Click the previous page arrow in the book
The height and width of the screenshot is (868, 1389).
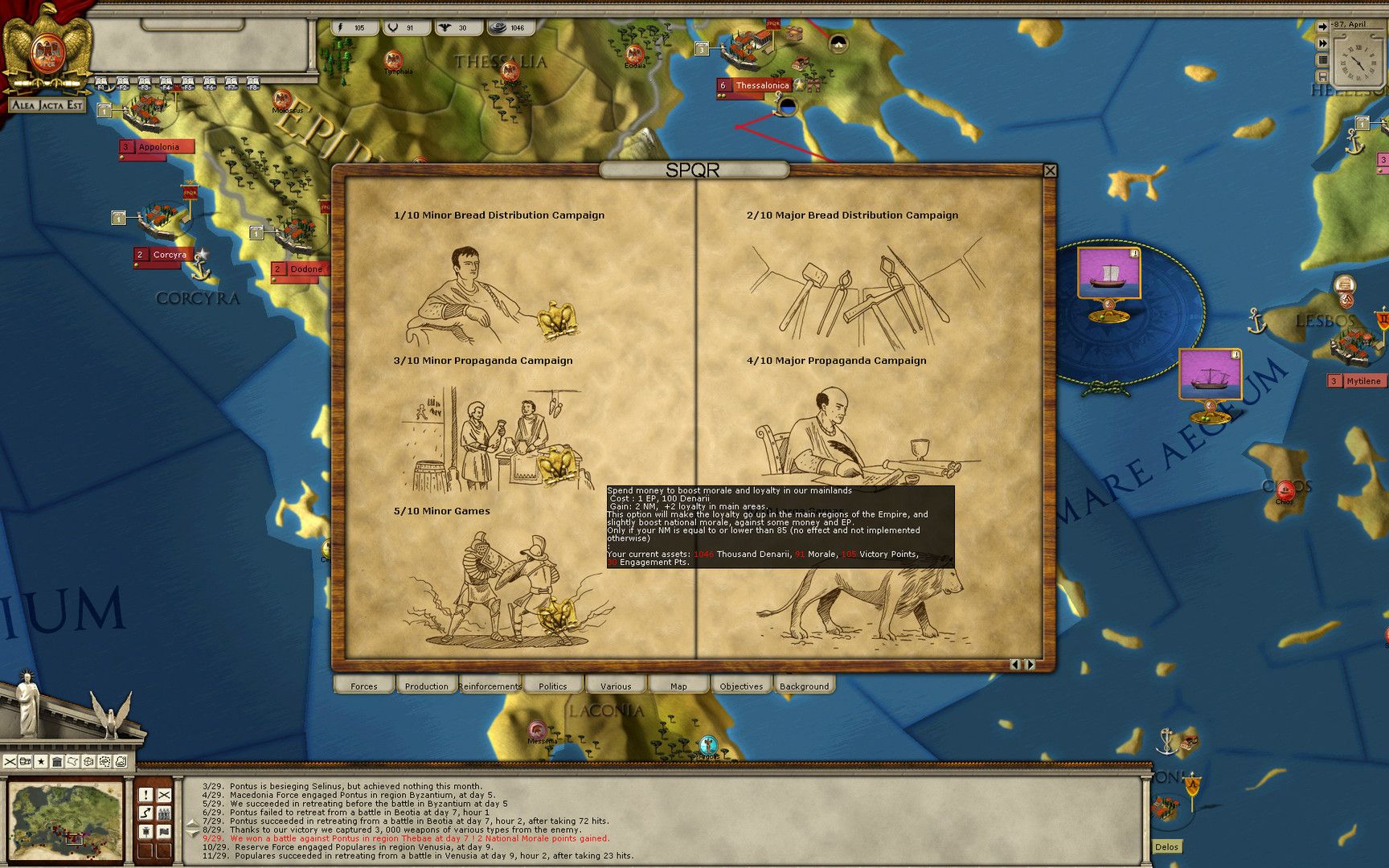[1015, 664]
